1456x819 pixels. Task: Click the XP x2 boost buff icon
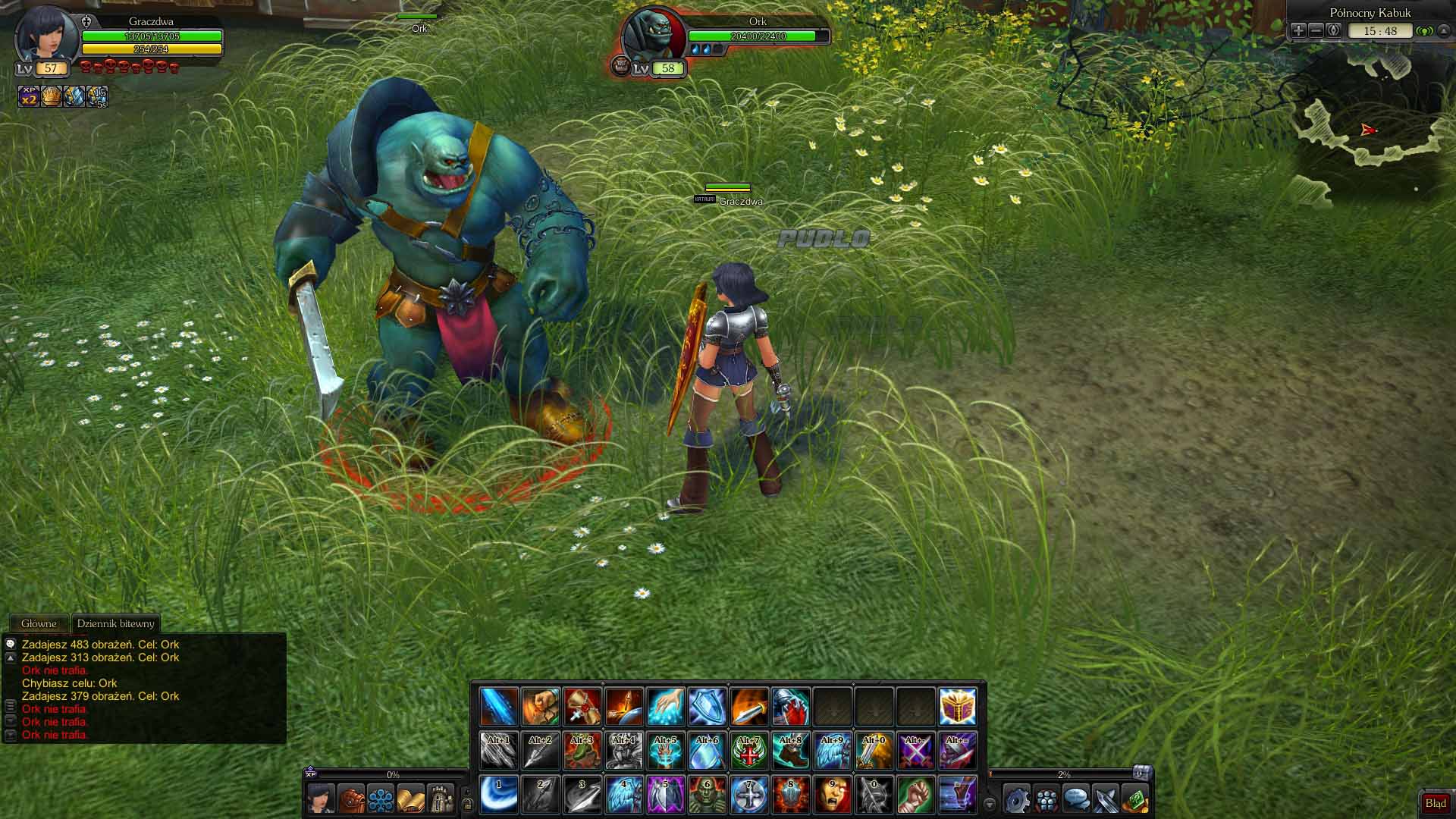[x=29, y=96]
